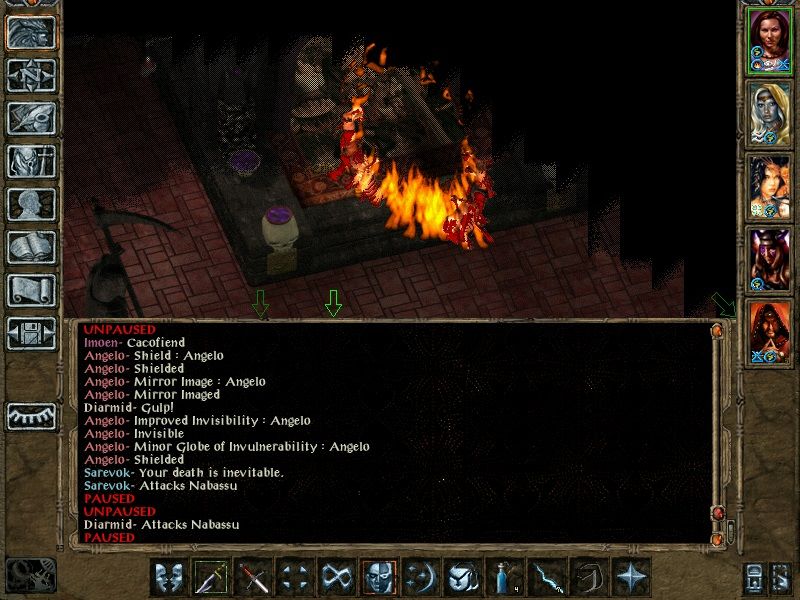This screenshot has width=800, height=600.
Task: Return to game with top sidebar button
Action: tap(31, 32)
